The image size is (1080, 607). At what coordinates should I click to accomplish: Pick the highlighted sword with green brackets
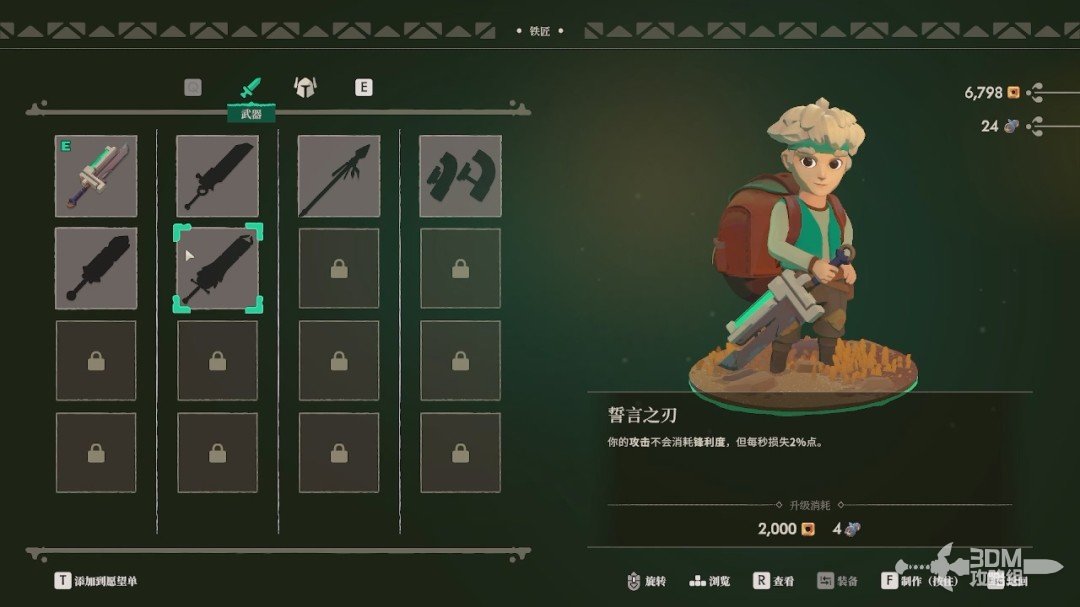(x=218, y=268)
